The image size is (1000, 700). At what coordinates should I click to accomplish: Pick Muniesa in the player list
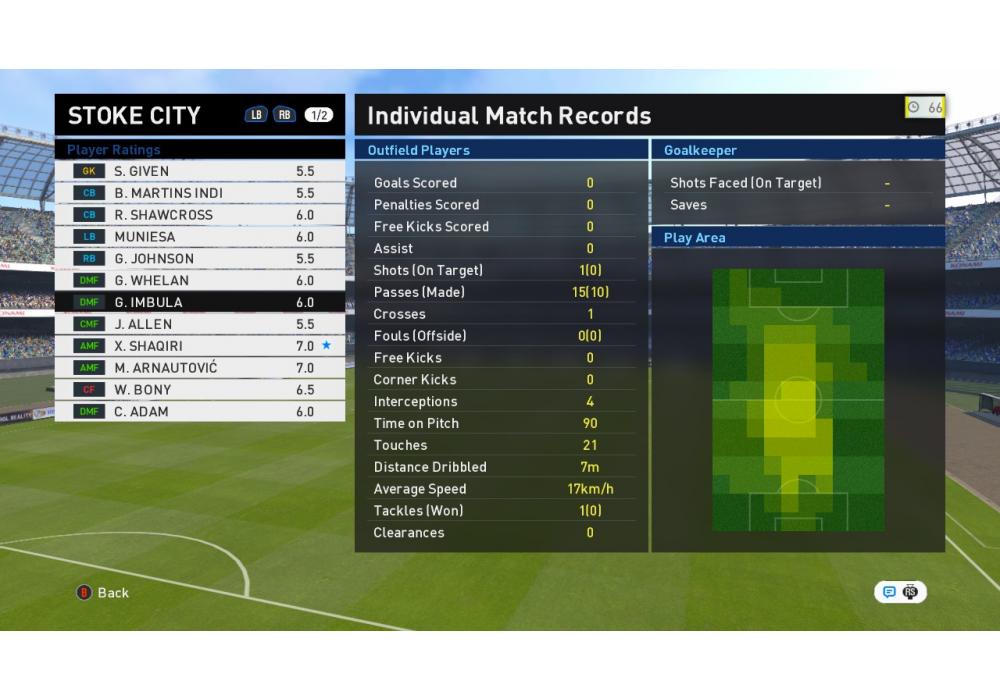200,237
